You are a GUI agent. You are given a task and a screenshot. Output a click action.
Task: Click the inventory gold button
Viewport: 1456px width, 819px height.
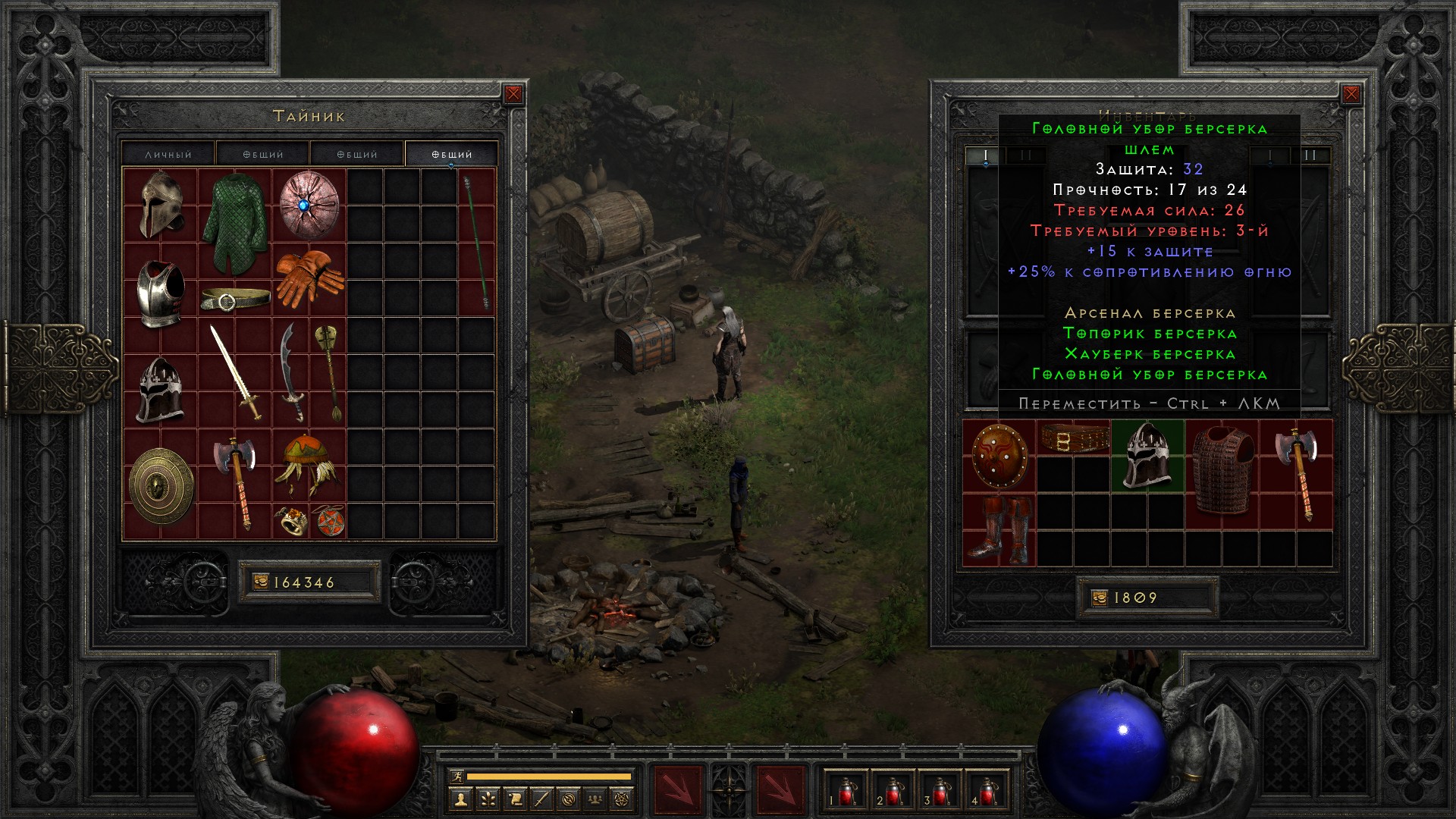click(1099, 598)
